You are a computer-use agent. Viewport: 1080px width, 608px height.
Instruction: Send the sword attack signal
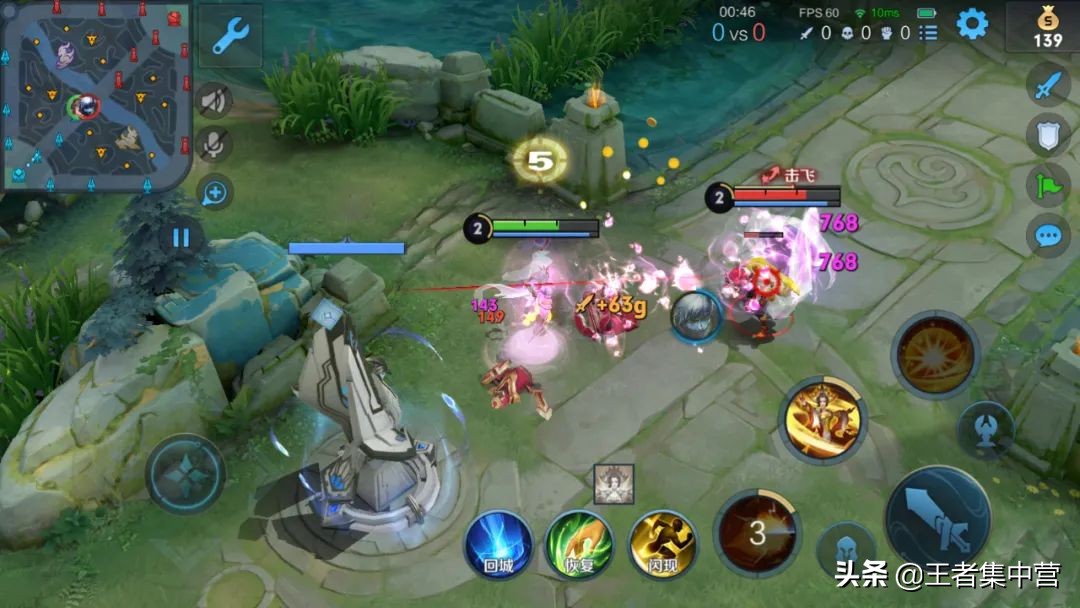pyautogui.click(x=1047, y=86)
